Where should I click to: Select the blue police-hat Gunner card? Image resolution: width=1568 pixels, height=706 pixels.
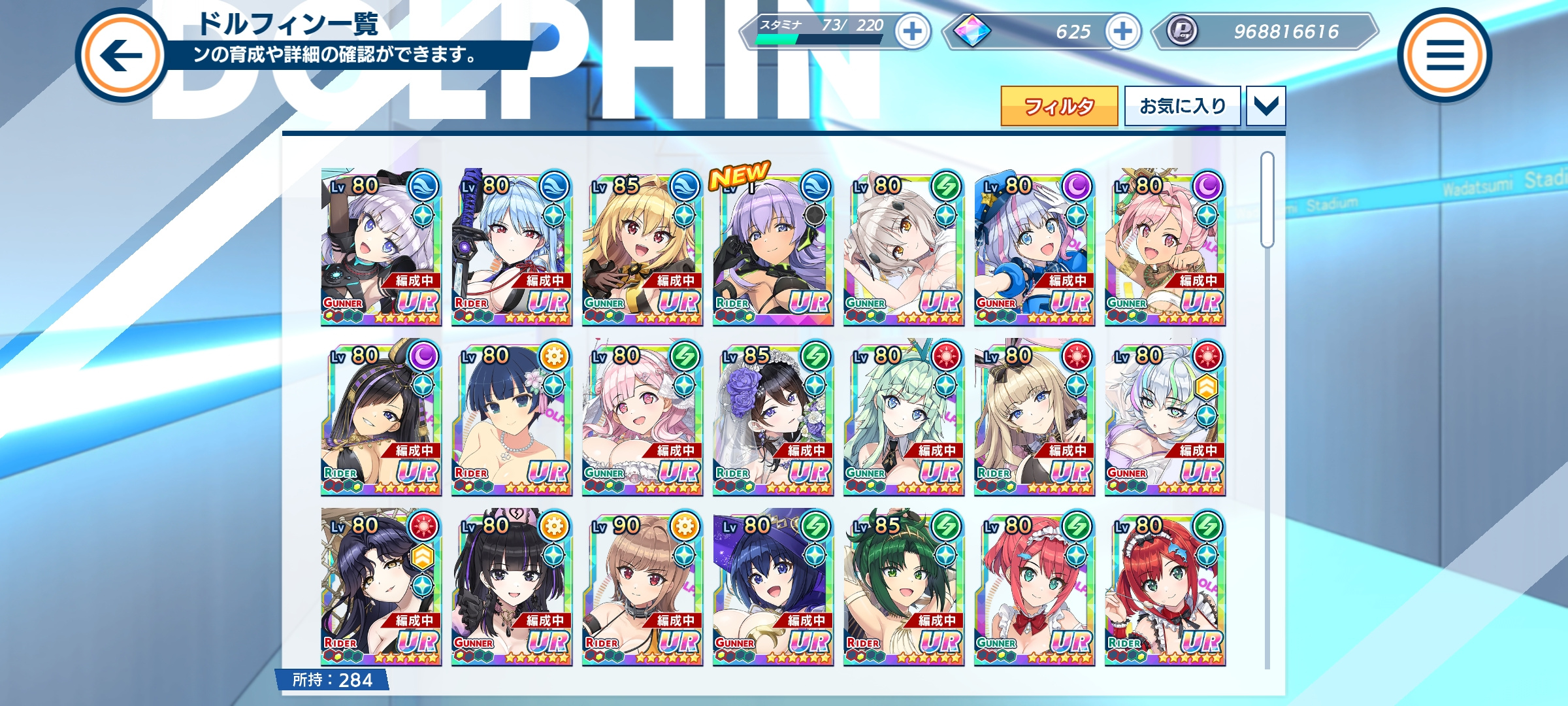pyautogui.click(x=1034, y=248)
